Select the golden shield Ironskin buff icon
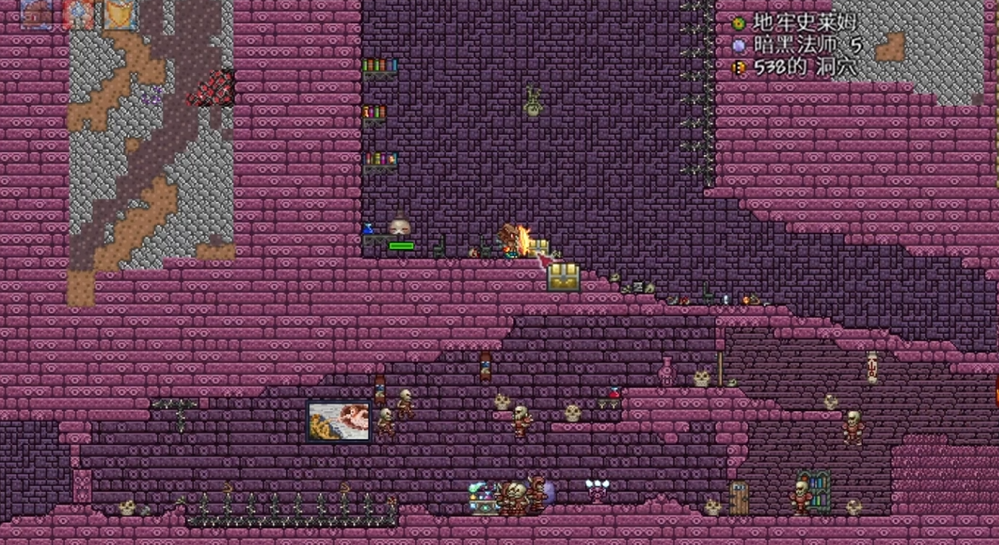 pyautogui.click(x=120, y=14)
